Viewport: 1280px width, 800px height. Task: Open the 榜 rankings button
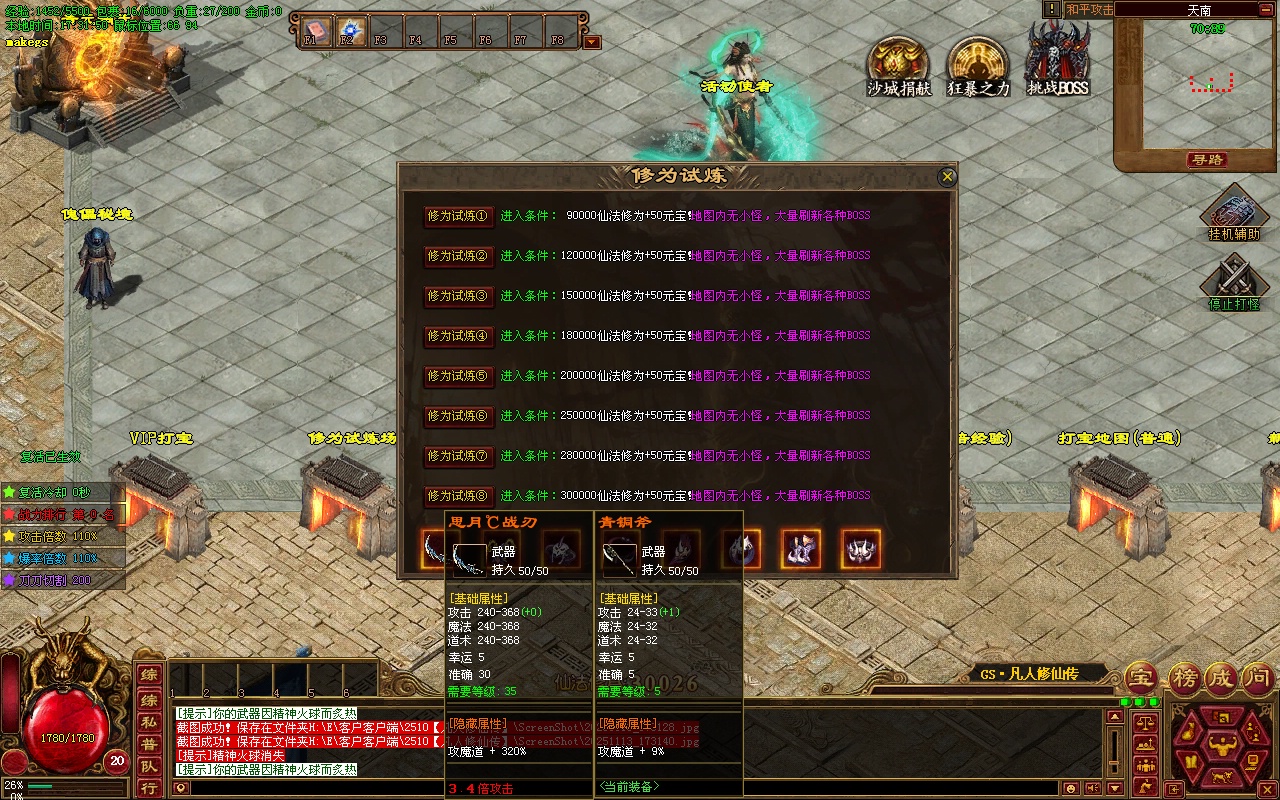coord(1185,677)
